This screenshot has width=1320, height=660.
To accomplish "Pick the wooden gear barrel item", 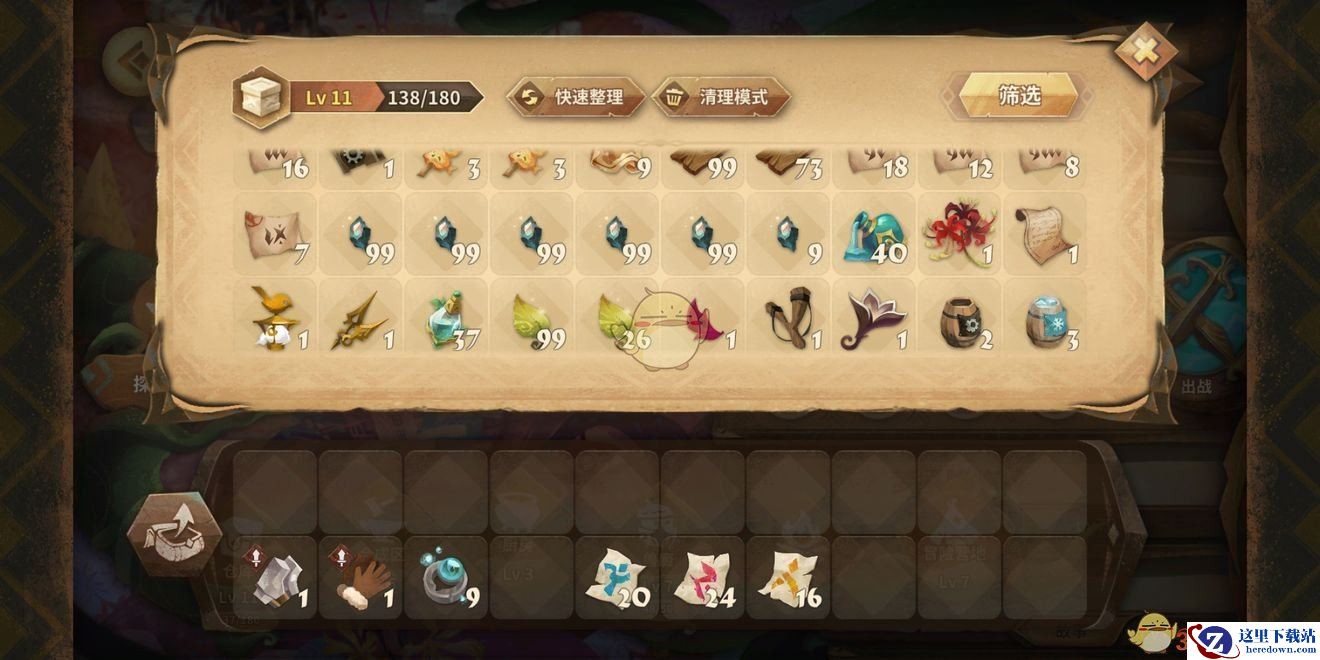I will 960,318.
